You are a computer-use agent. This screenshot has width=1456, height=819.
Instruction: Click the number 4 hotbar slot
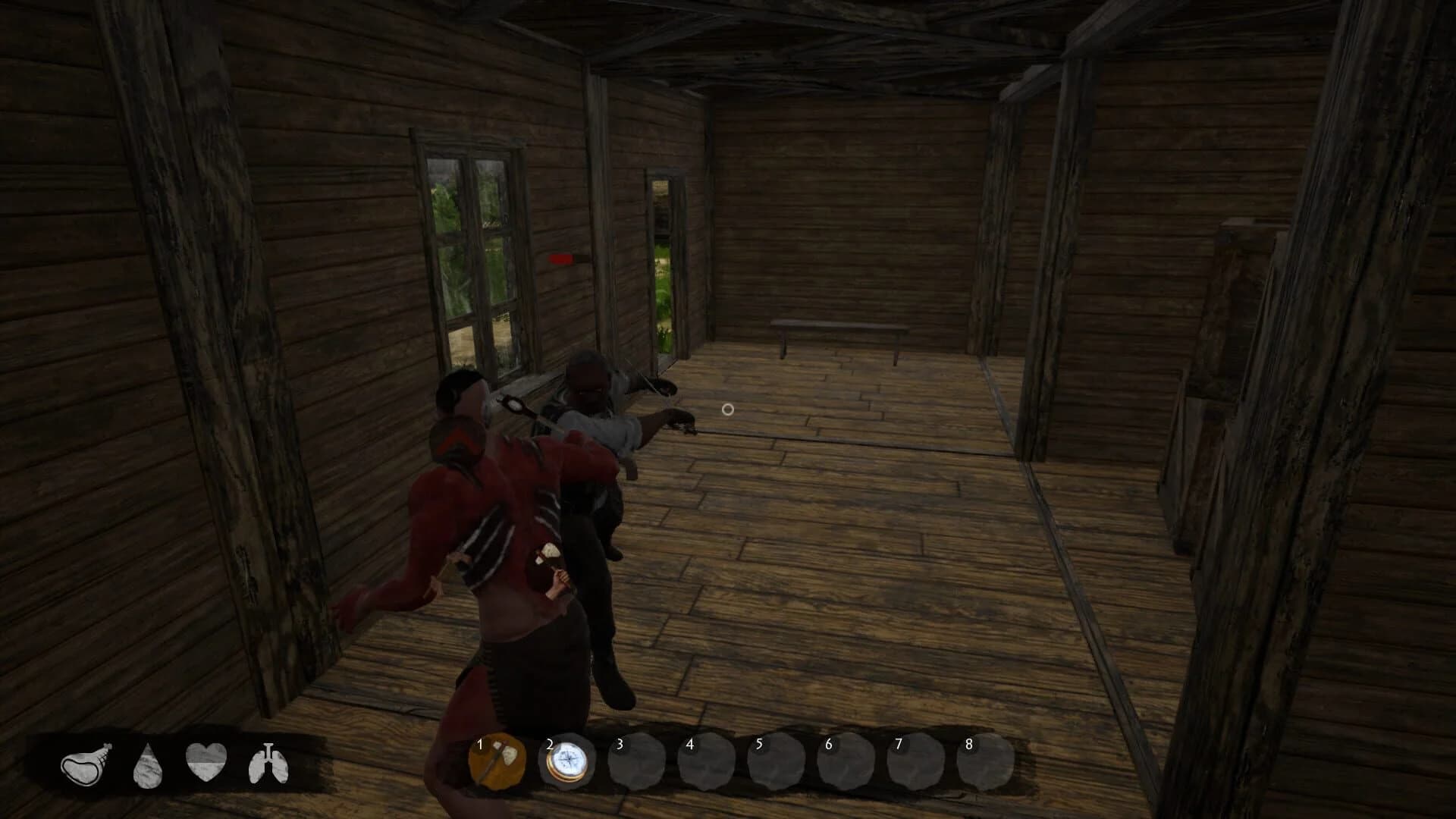(x=706, y=765)
